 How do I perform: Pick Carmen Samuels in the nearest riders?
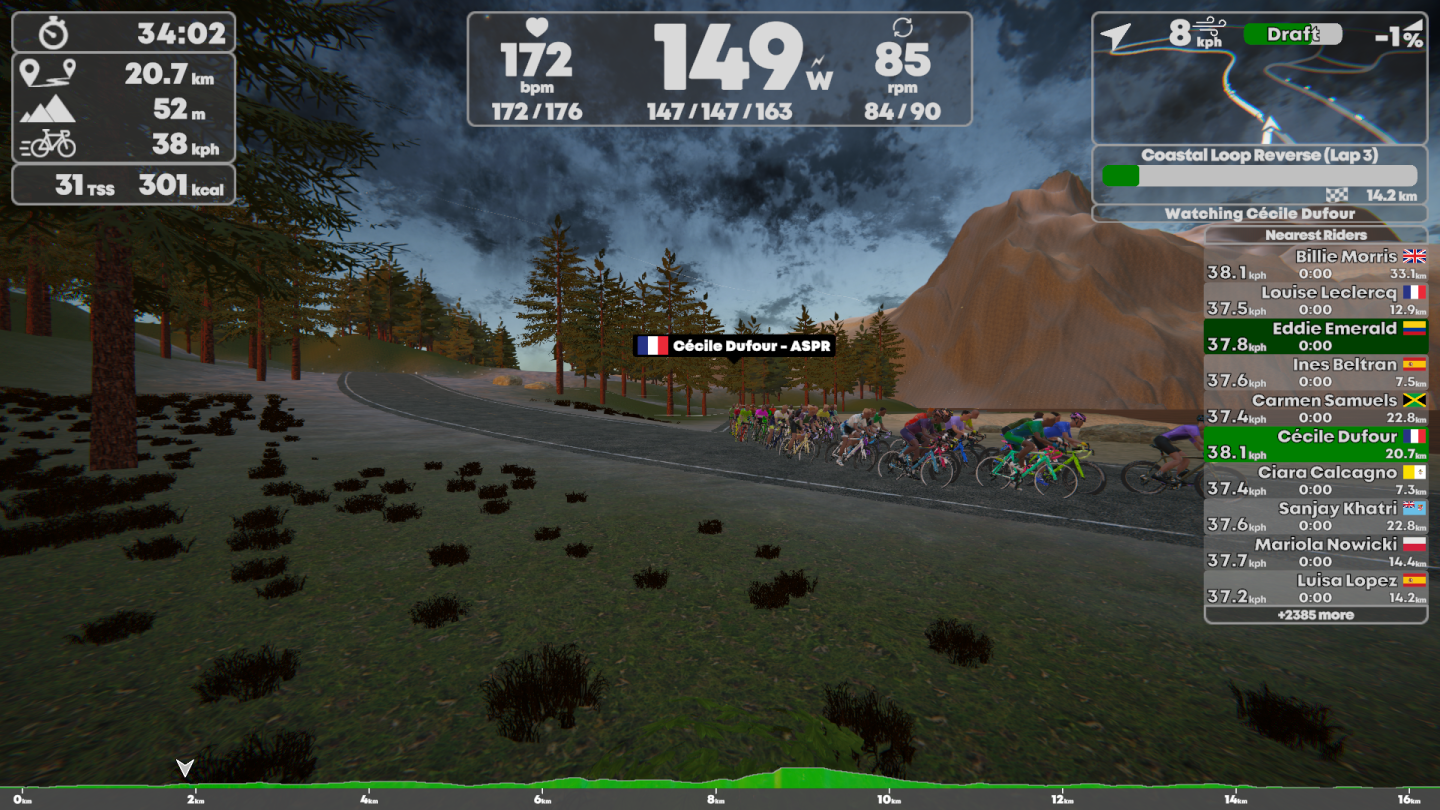coord(1316,408)
